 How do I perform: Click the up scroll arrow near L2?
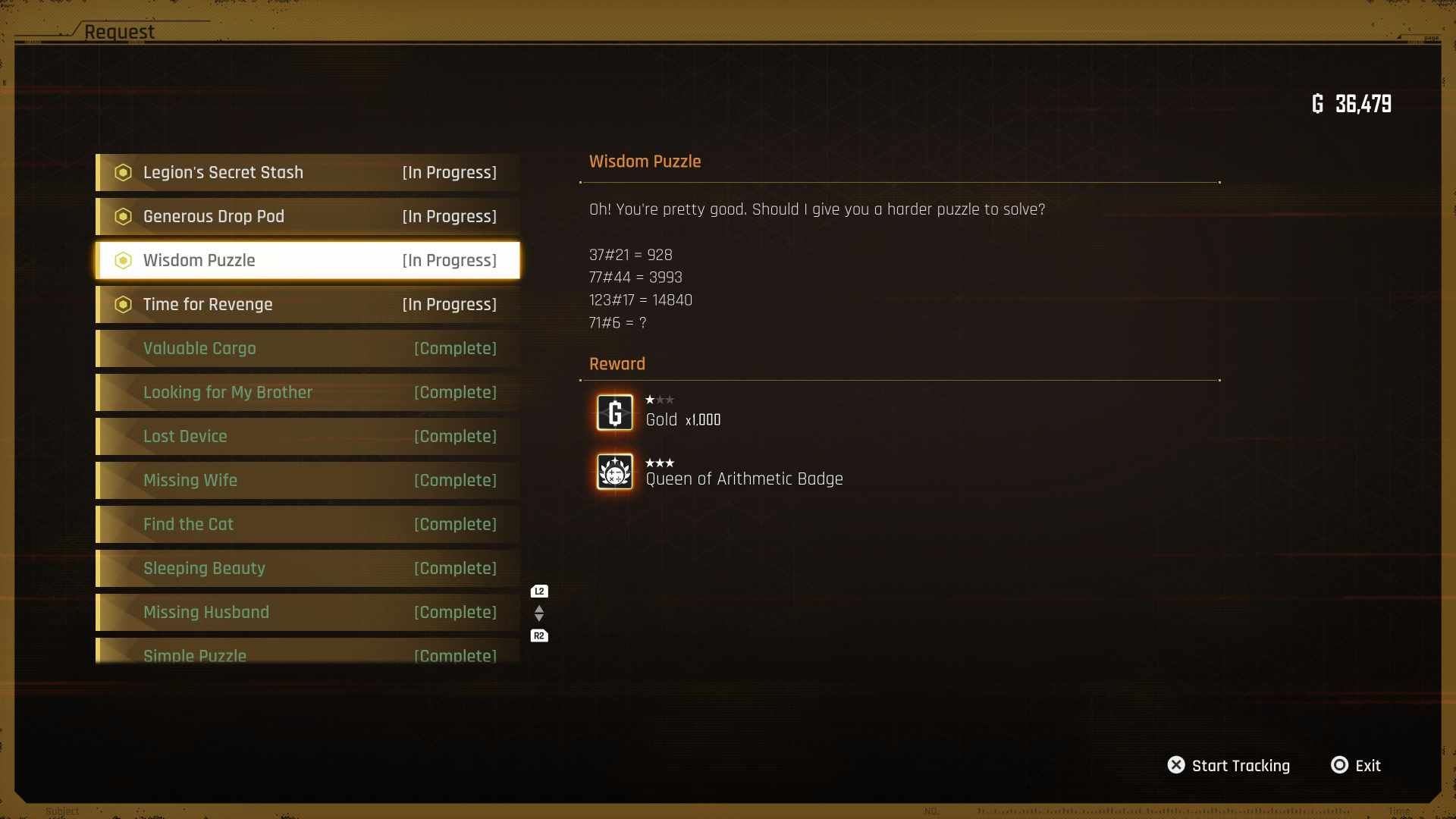(x=539, y=607)
